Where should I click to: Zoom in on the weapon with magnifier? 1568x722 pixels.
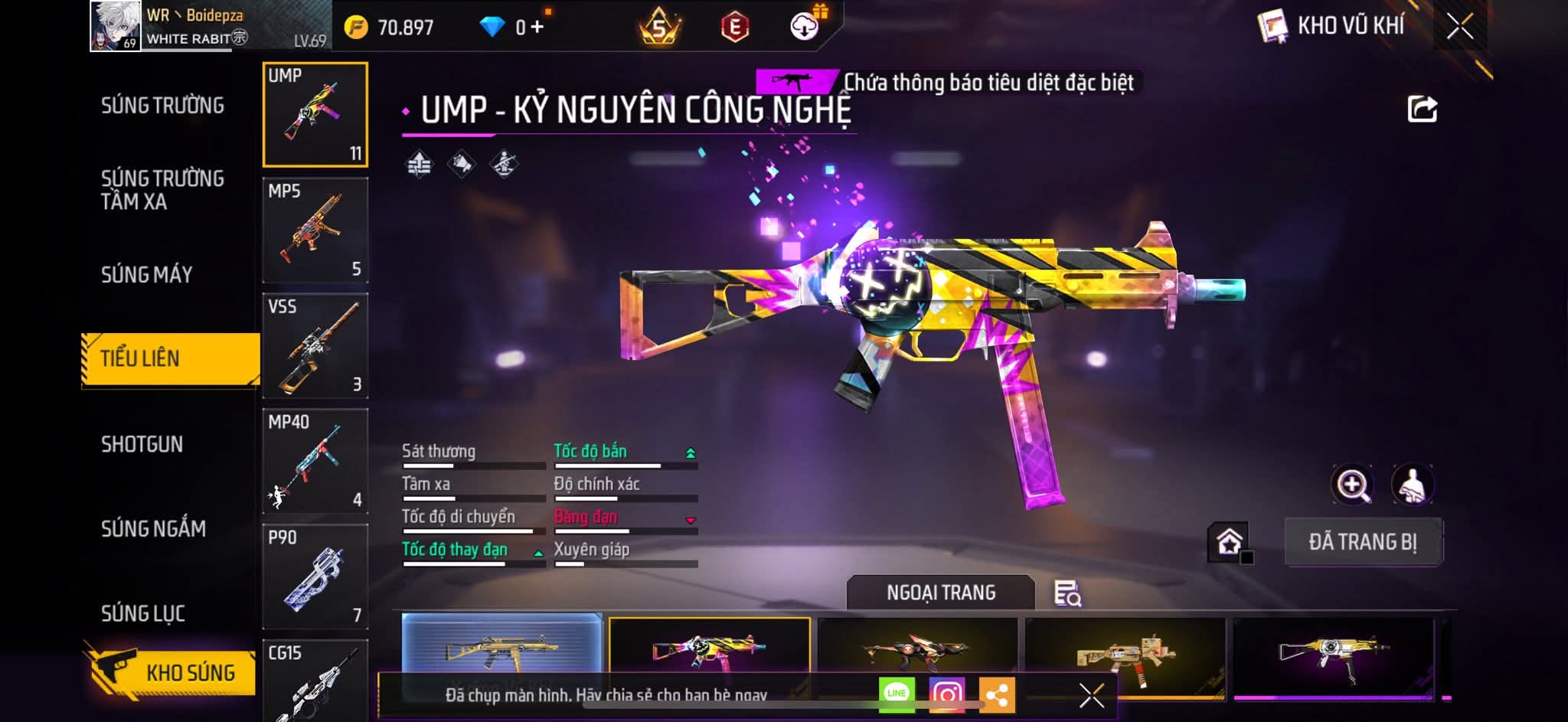point(1353,484)
